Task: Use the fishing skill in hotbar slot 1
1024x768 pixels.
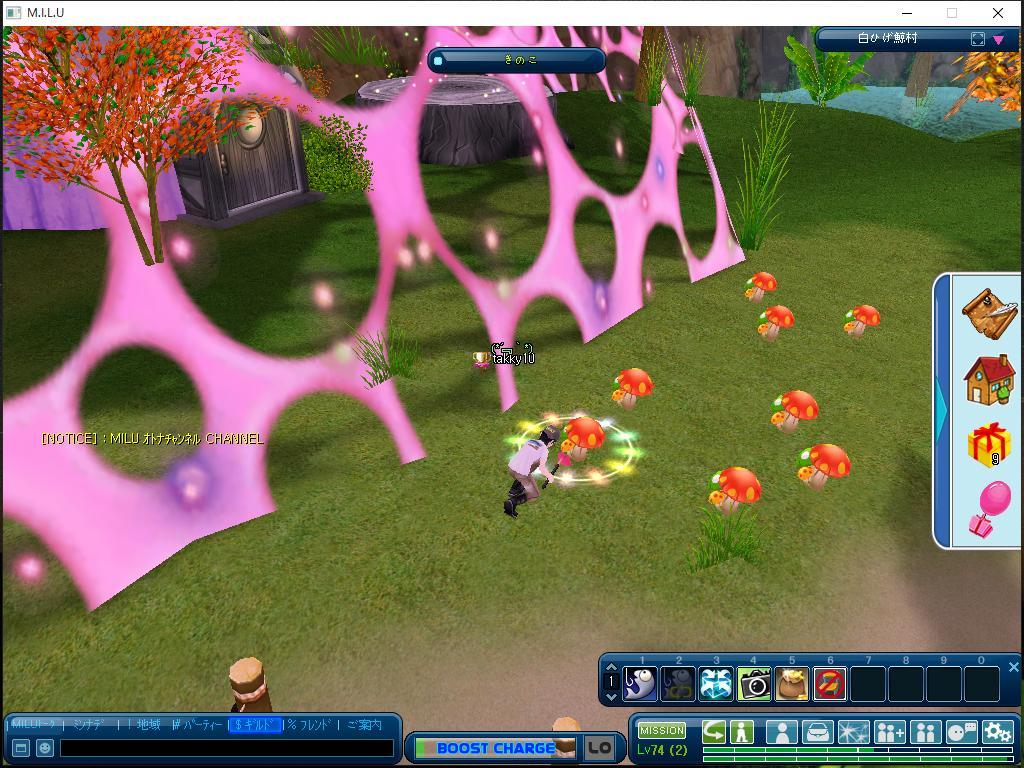Action: click(x=641, y=684)
